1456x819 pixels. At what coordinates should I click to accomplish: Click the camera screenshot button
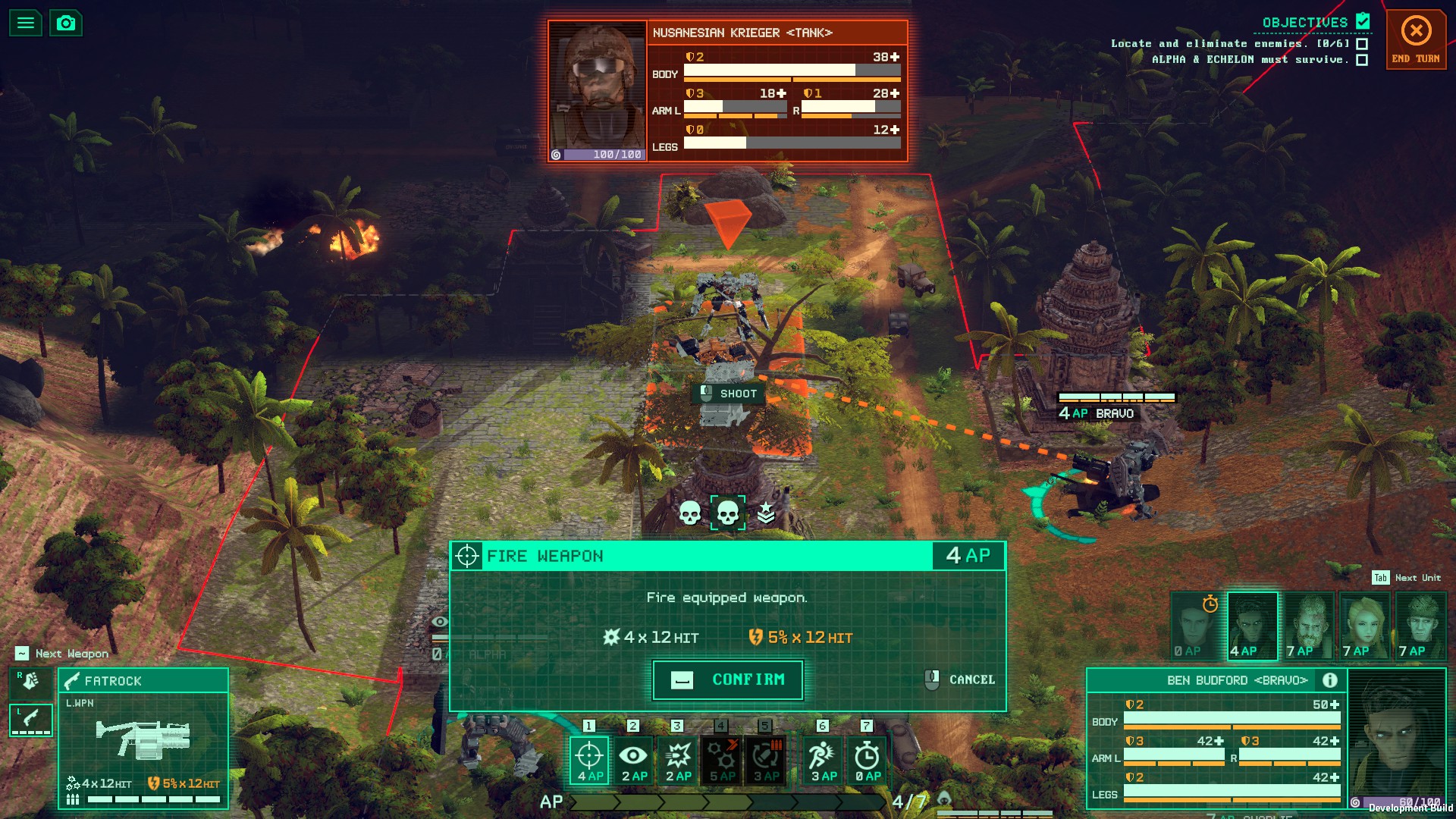pyautogui.click(x=66, y=23)
